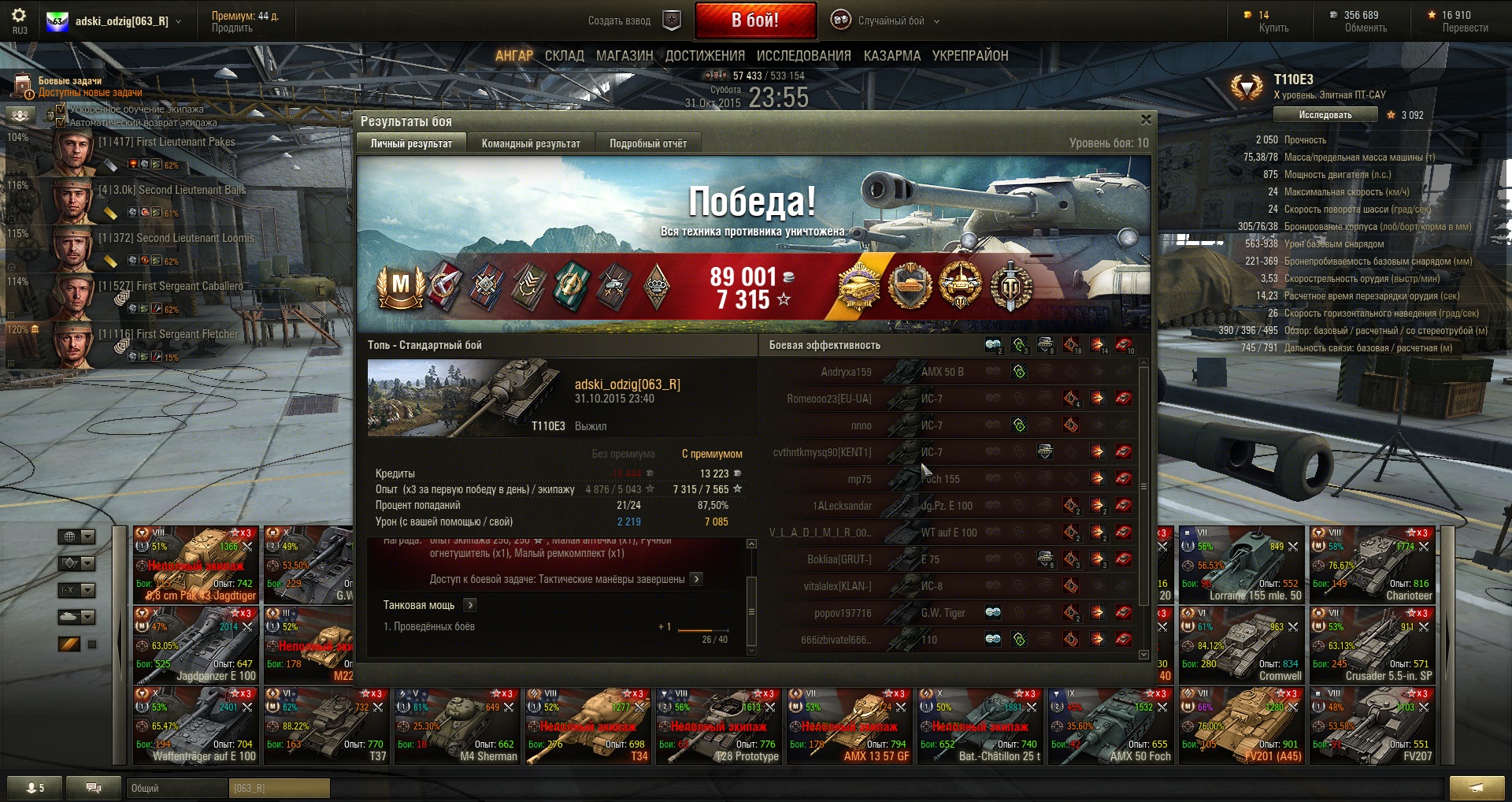This screenshot has width=1512, height=802.
Task: Start battle with the red В бой! button
Action: pos(754,20)
